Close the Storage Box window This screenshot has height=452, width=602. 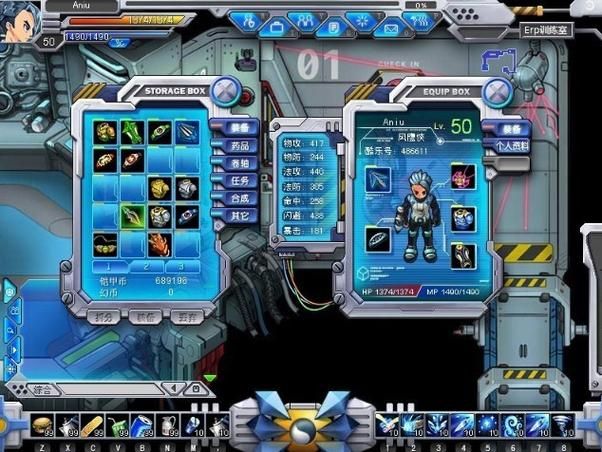(x=226, y=93)
